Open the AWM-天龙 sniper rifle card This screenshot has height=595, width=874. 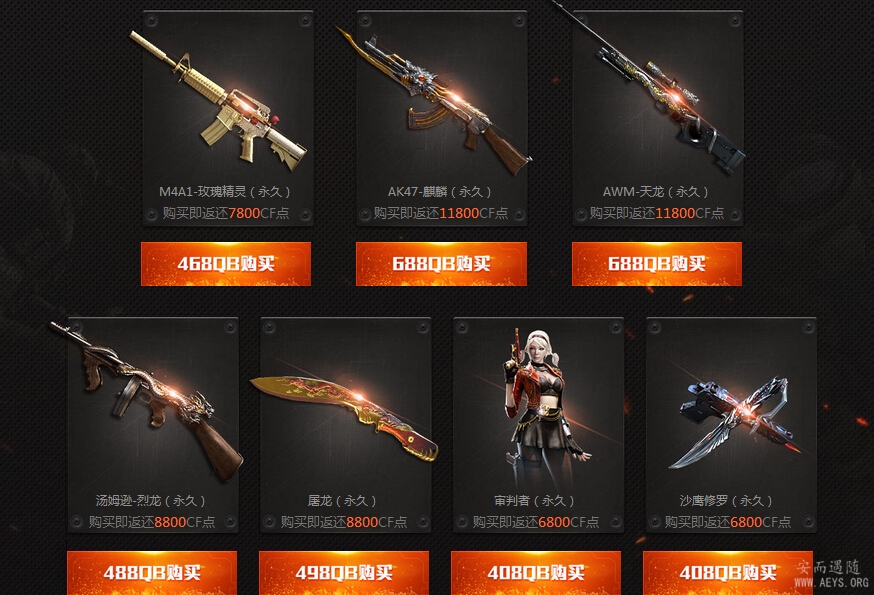tap(657, 118)
